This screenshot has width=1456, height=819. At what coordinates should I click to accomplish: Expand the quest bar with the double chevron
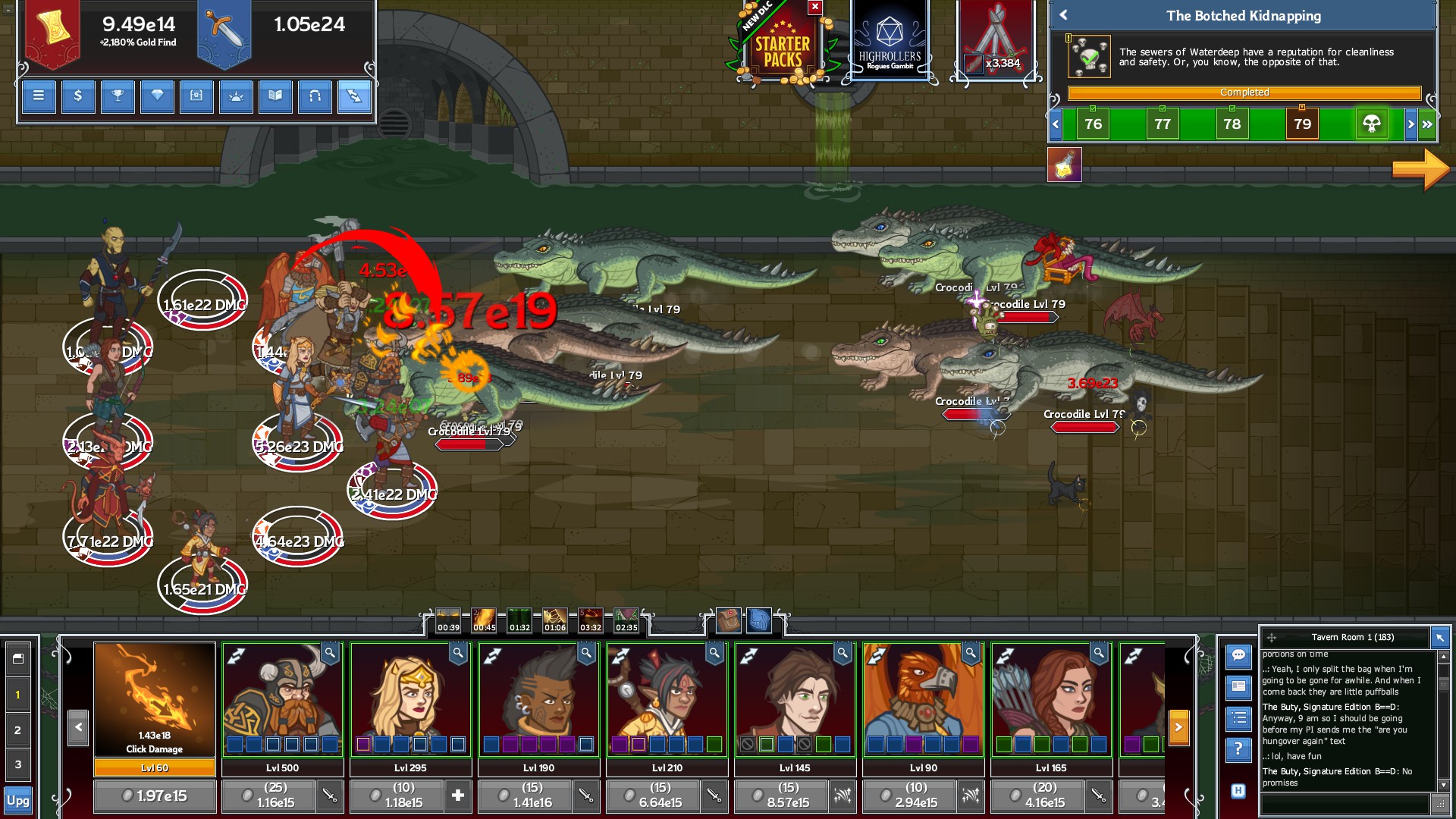pos(1426,123)
